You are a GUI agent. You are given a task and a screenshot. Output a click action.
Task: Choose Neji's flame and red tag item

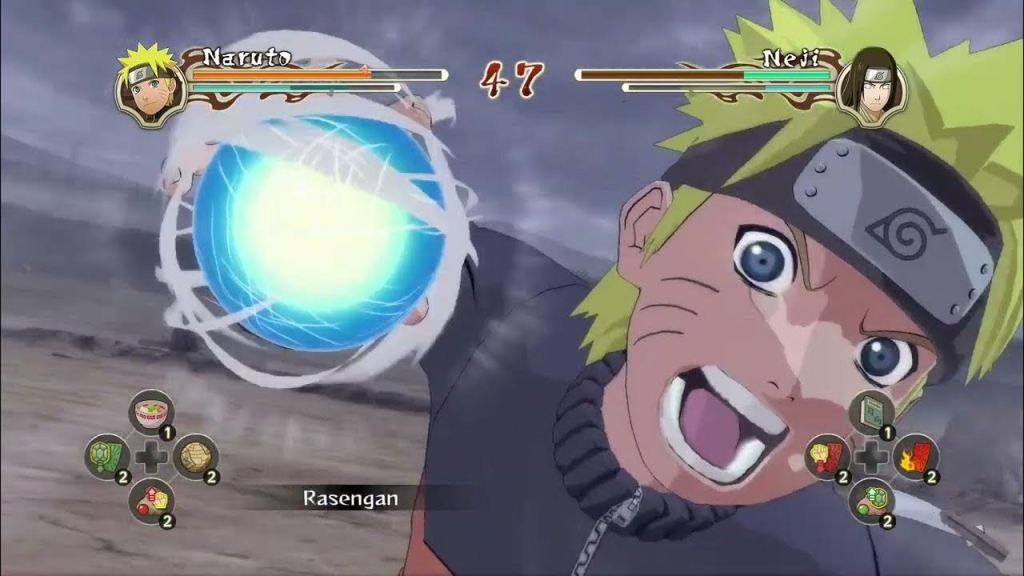click(915, 457)
